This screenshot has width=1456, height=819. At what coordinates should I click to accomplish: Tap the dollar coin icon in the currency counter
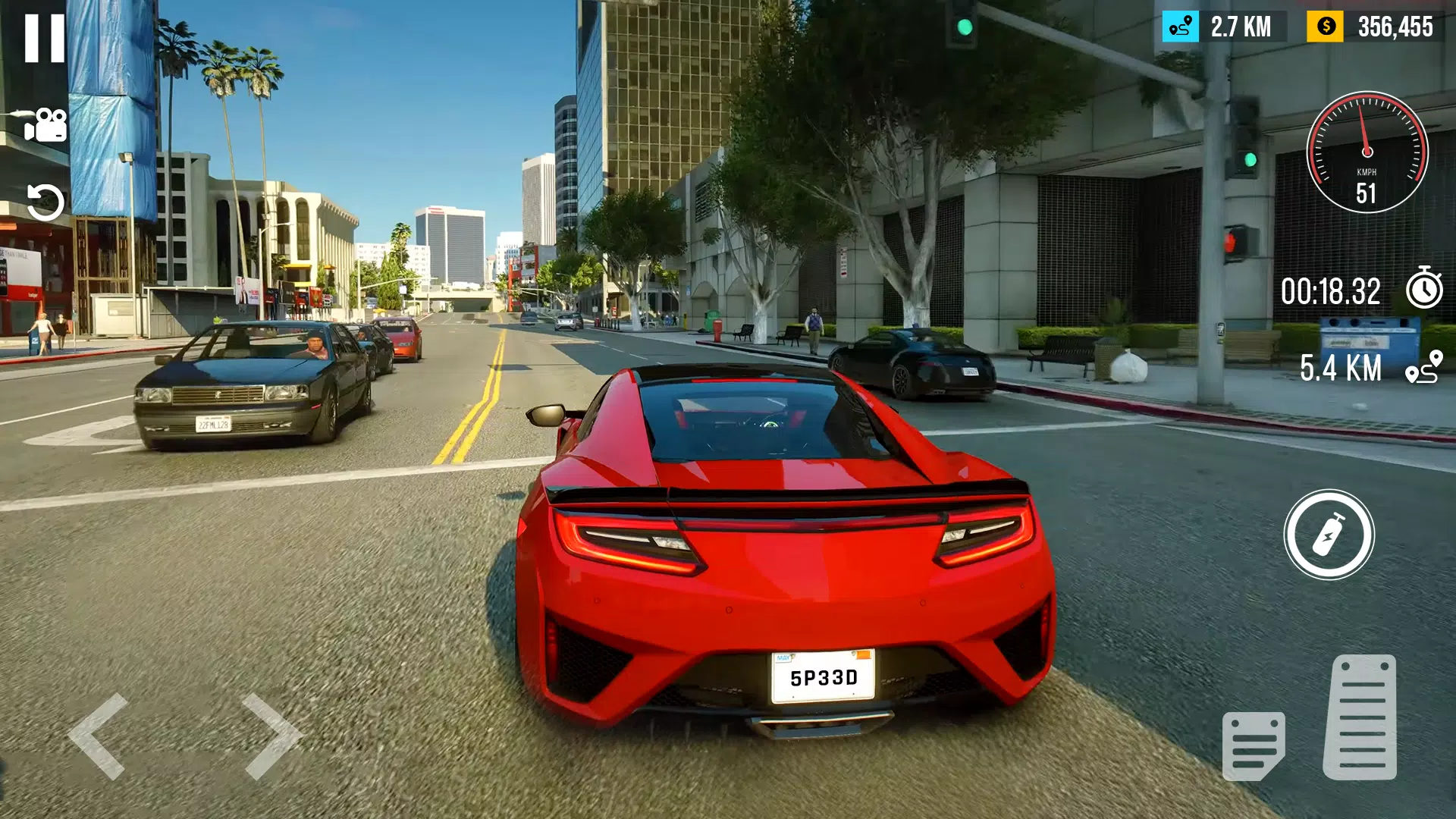coord(1324,28)
